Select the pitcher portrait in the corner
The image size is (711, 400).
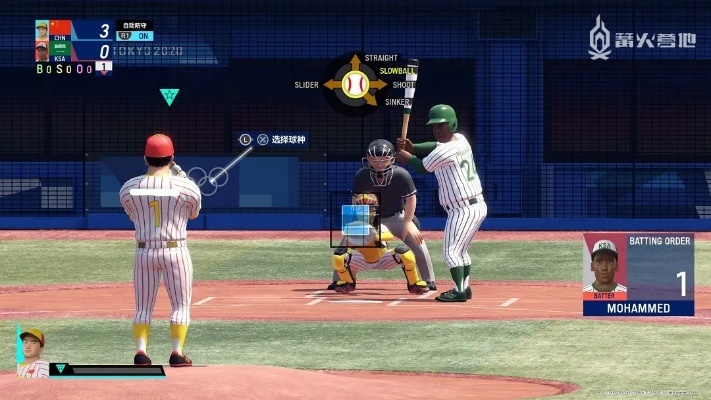coord(32,351)
